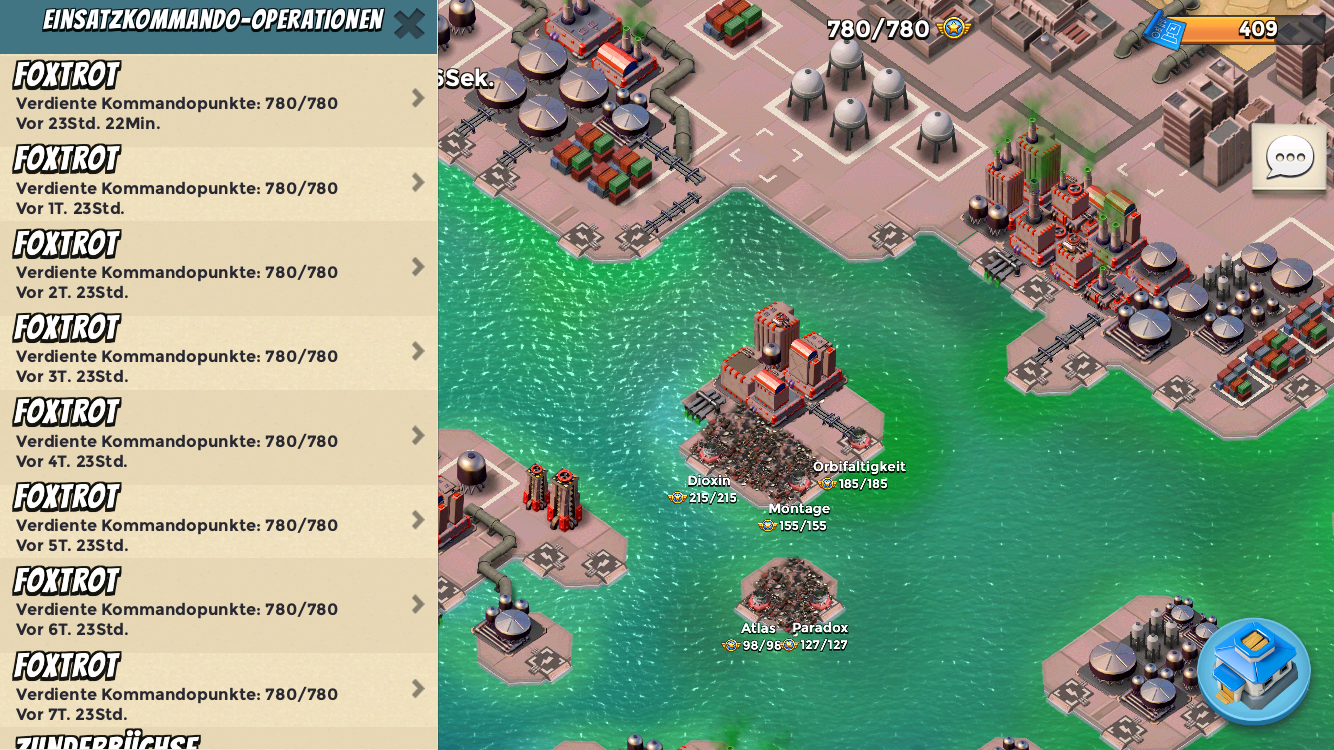The image size is (1334, 750).
Task: Select the Dioxin base marker
Action: click(707, 489)
